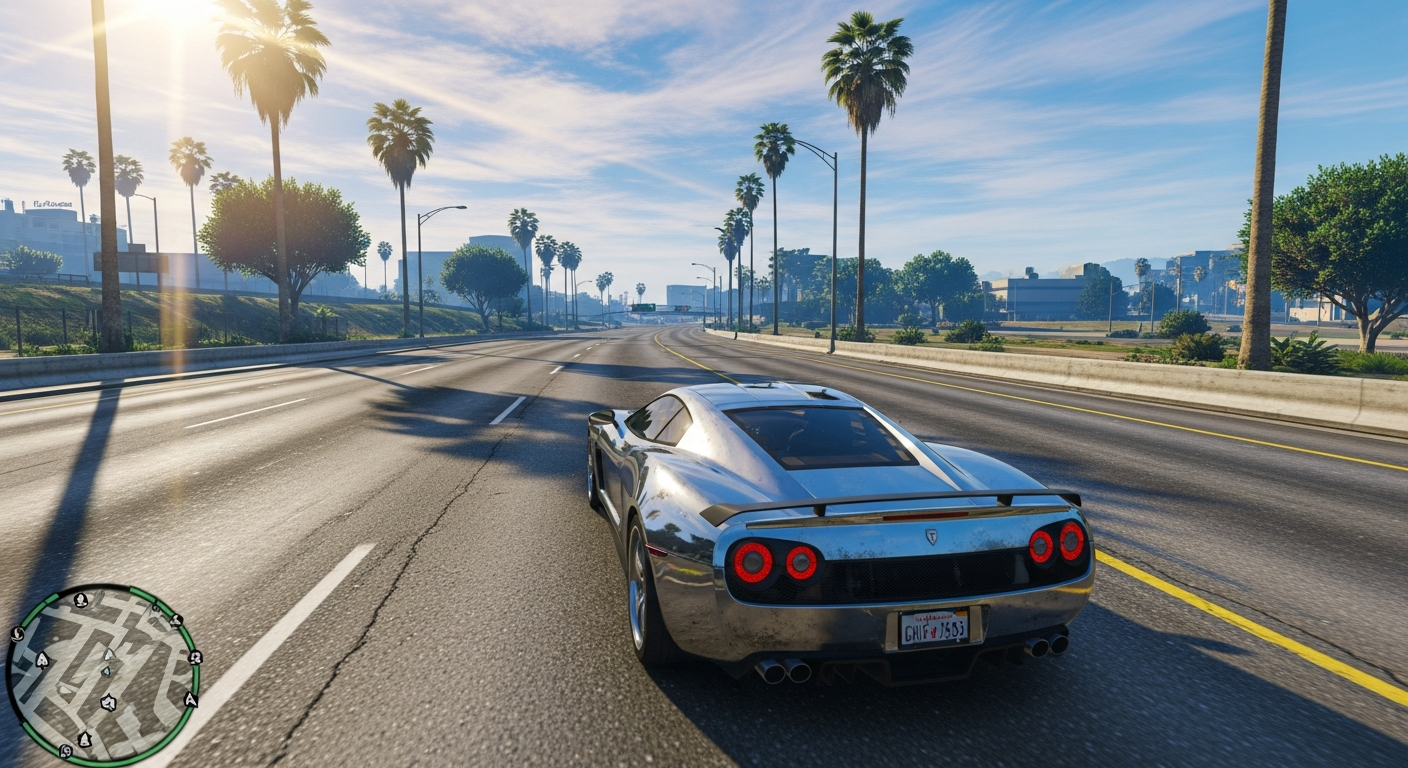
Task: Select the blip on the minimap's right edge
Action: click(x=196, y=657)
